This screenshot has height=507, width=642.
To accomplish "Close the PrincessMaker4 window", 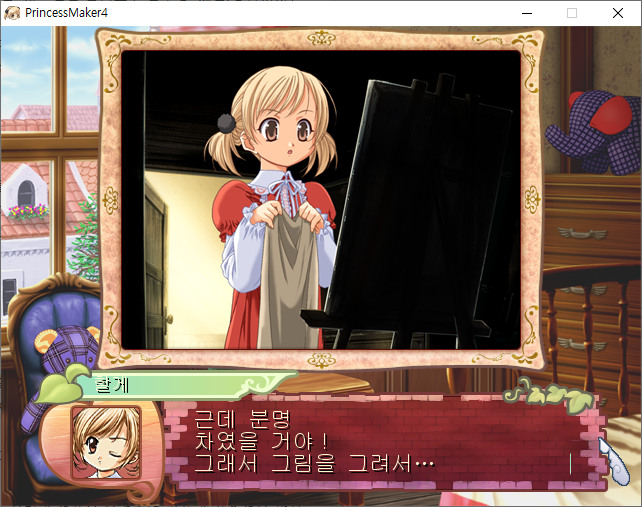I will 618,13.
